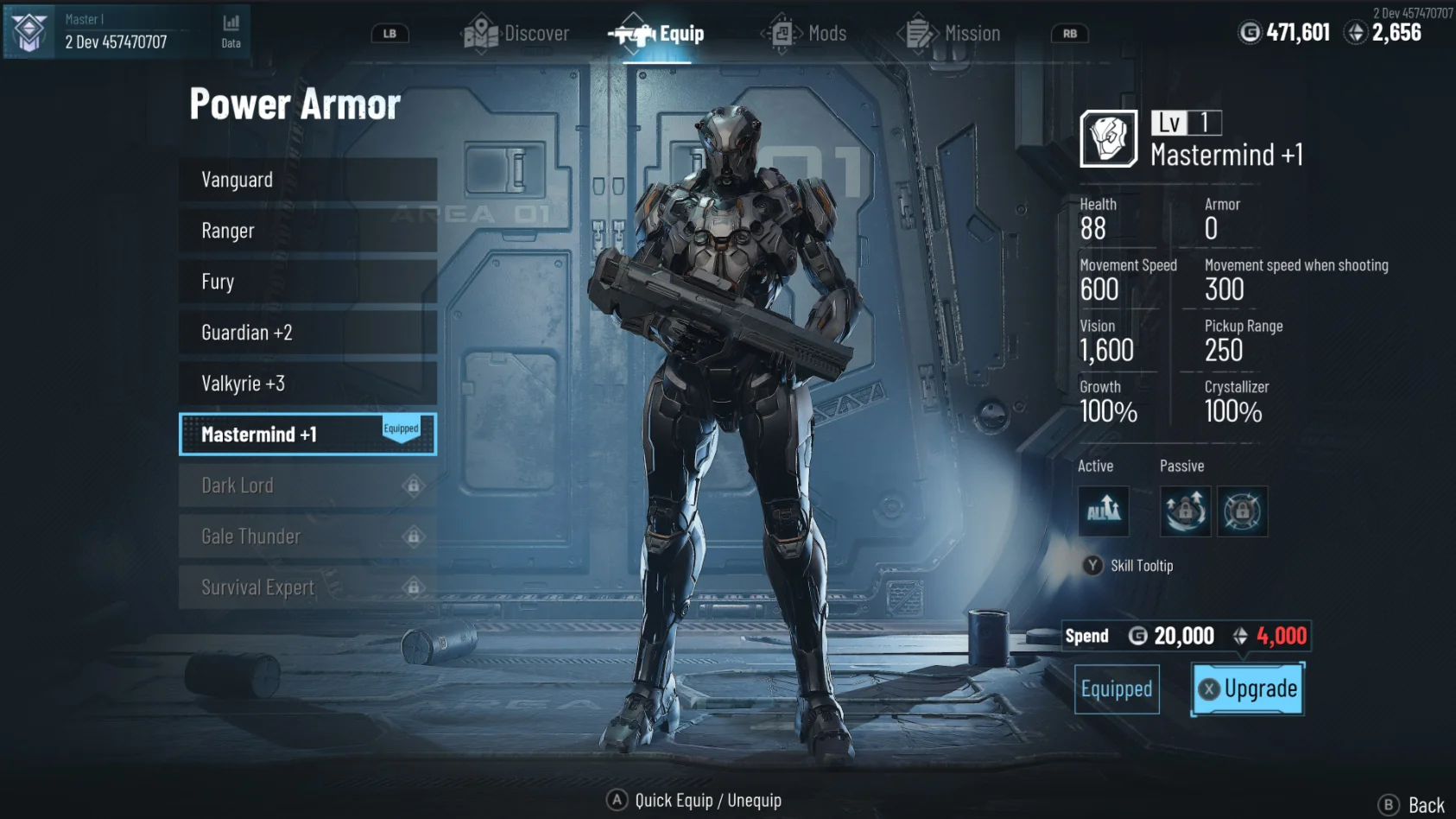Open the Equip tab
This screenshot has height=819, width=1456.
656,34
